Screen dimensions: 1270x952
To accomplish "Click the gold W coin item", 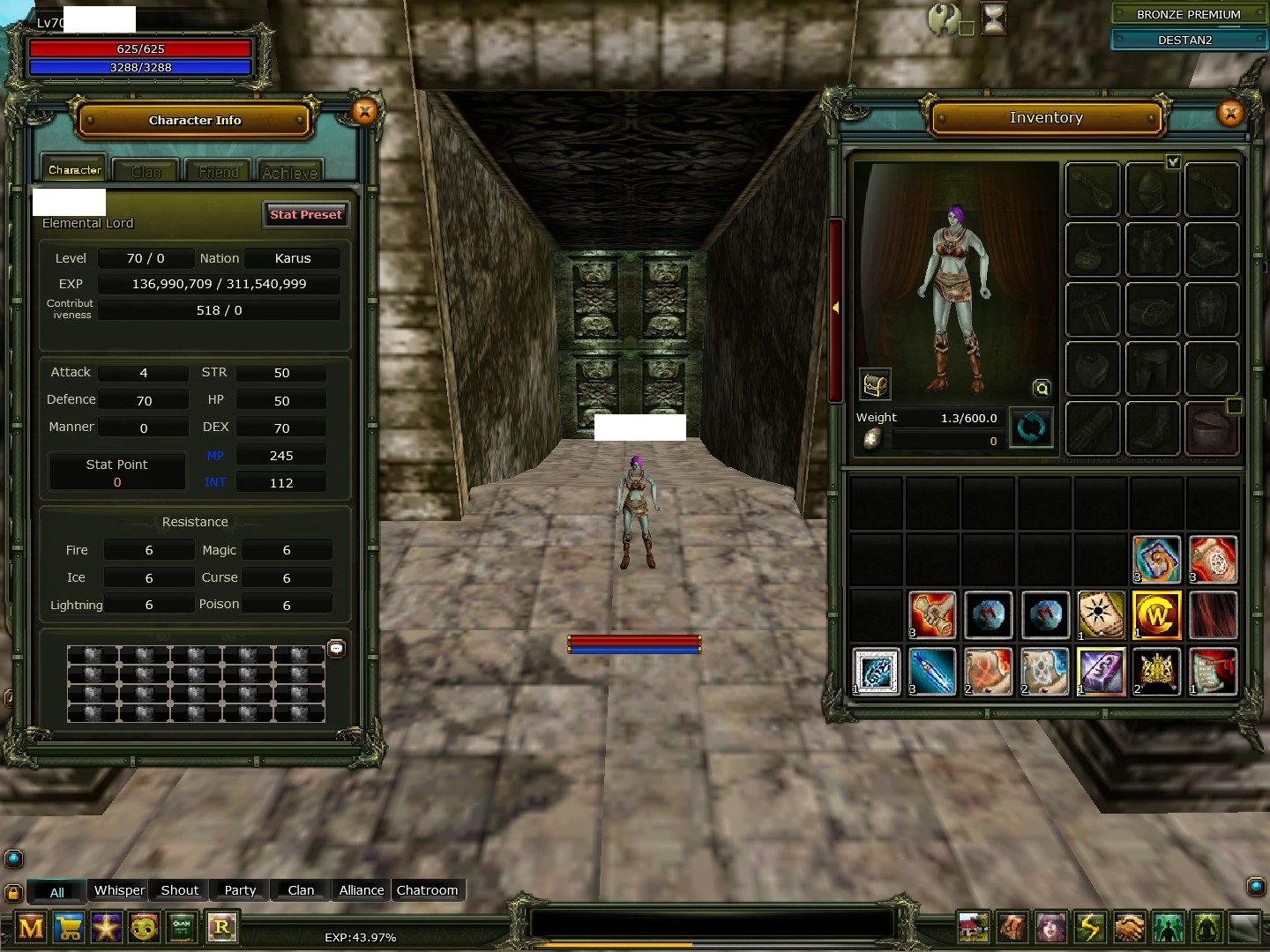I will [x=1156, y=614].
